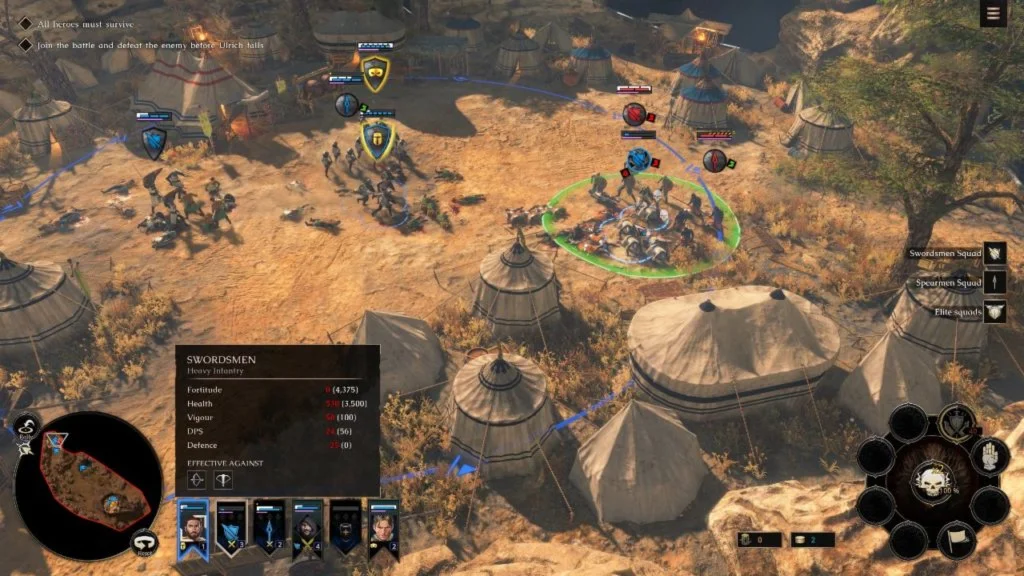The height and width of the screenshot is (576, 1024).
Task: Select the blue shield unit marker near tent
Action: (154, 142)
